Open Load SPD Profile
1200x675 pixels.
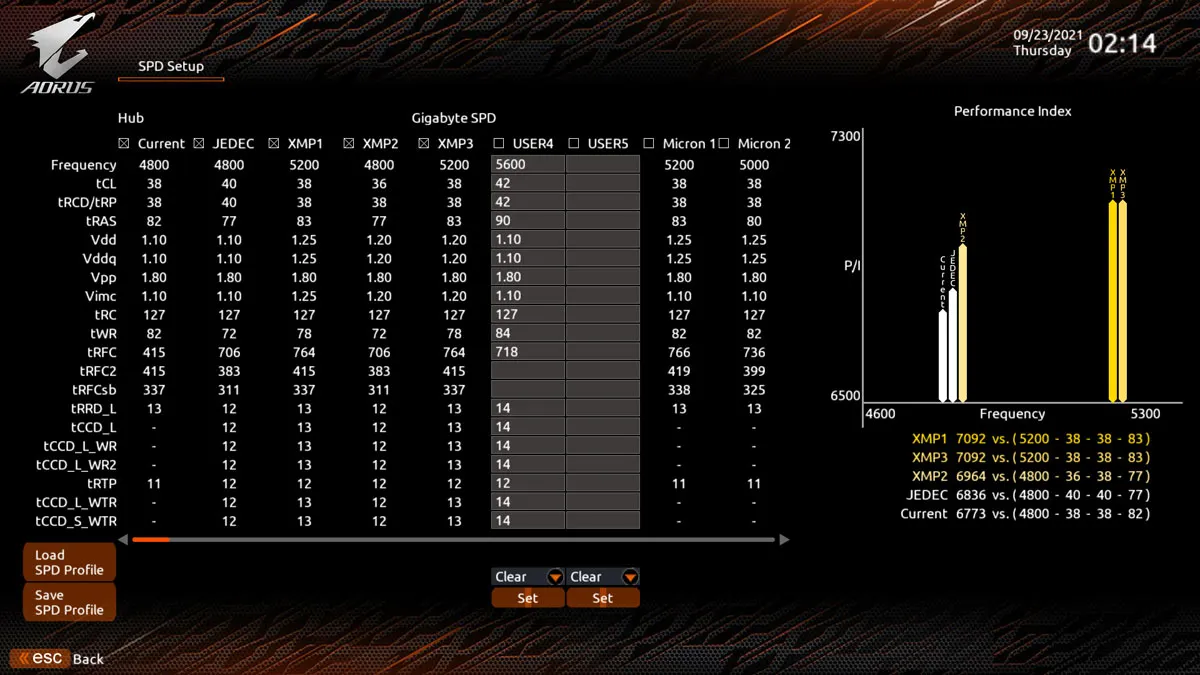coord(69,563)
